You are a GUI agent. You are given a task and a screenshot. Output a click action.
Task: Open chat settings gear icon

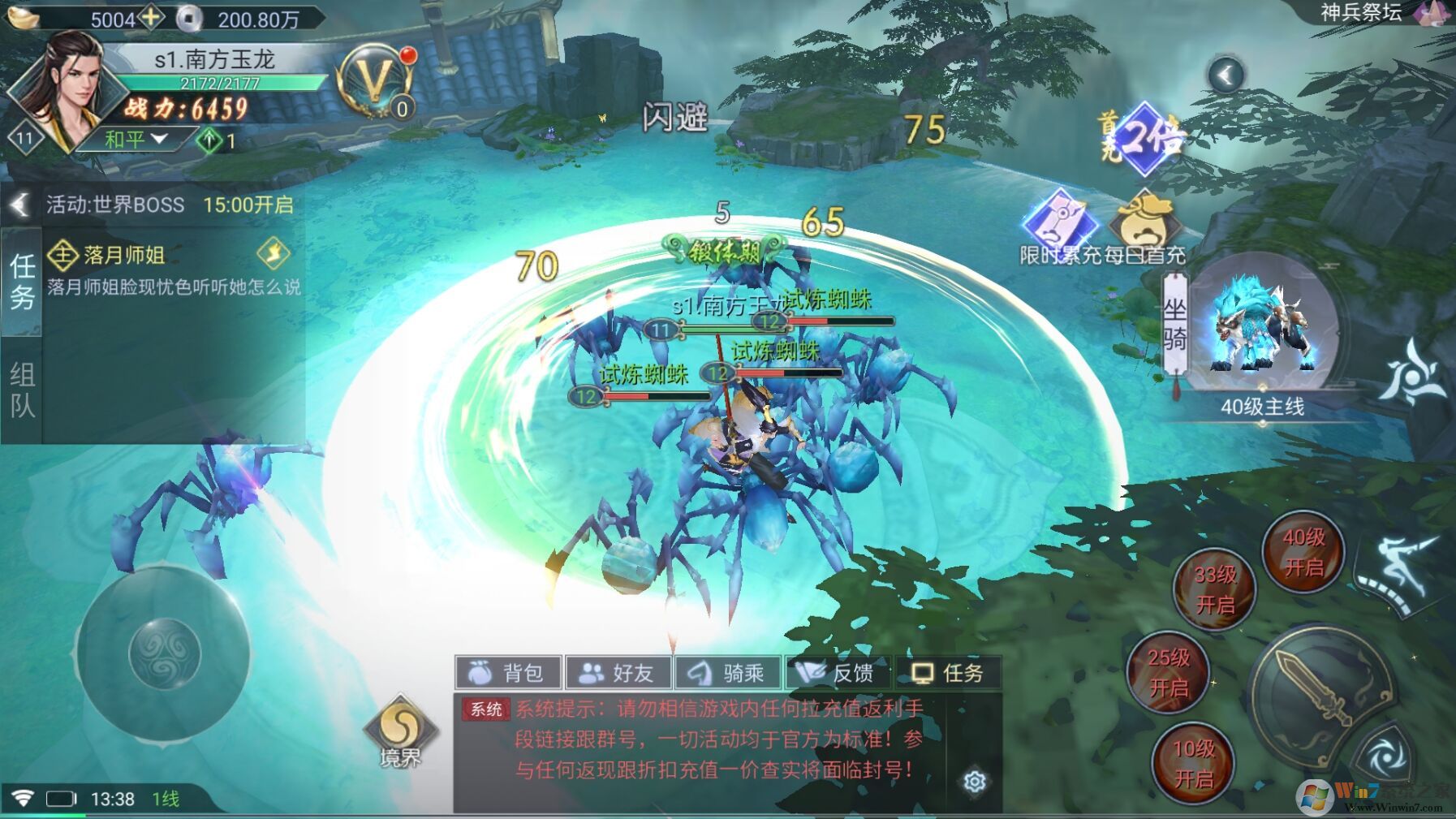pos(975,781)
